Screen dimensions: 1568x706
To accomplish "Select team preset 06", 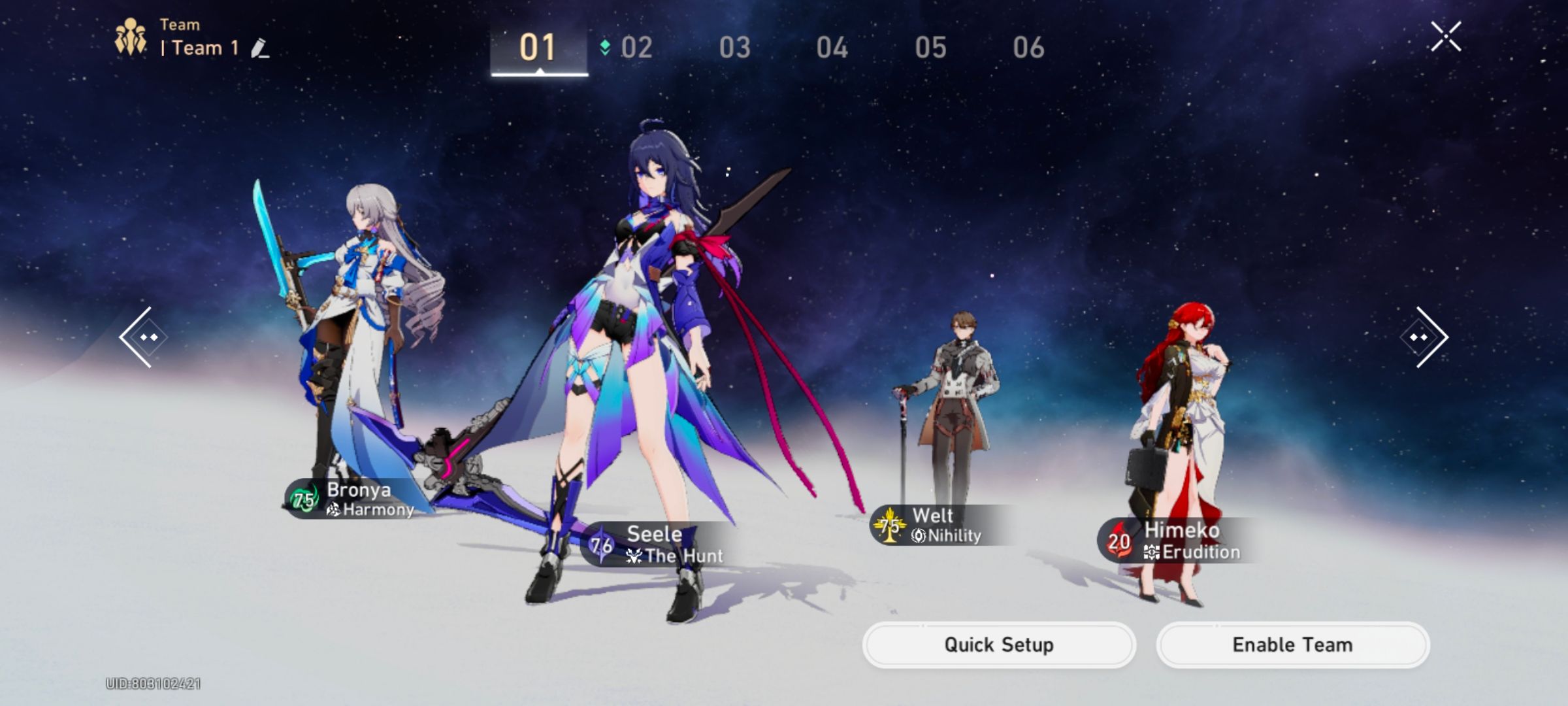I will pyautogui.click(x=1030, y=47).
